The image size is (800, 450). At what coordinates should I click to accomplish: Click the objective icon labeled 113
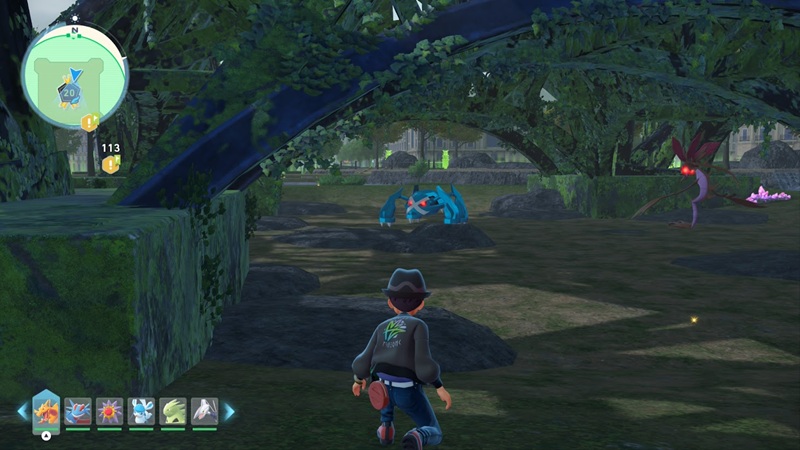click(110, 164)
